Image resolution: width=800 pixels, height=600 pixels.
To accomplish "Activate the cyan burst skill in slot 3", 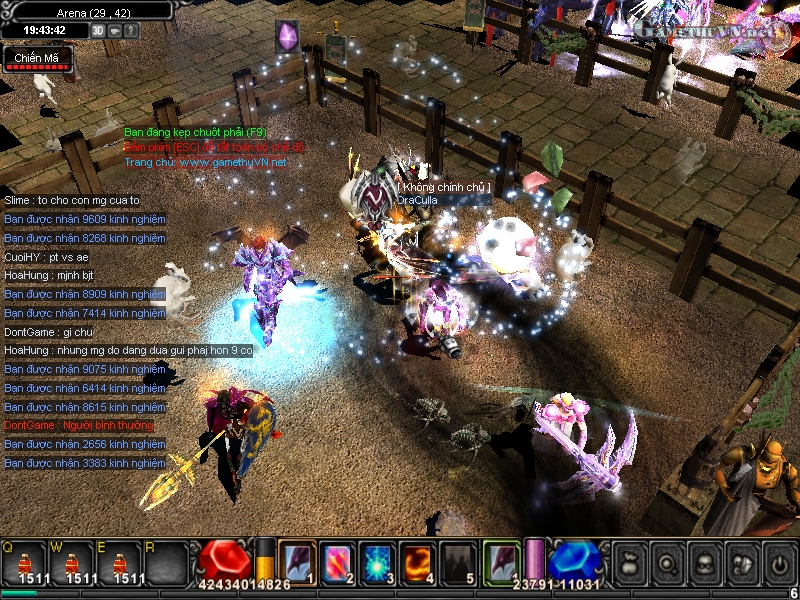I will (377, 563).
